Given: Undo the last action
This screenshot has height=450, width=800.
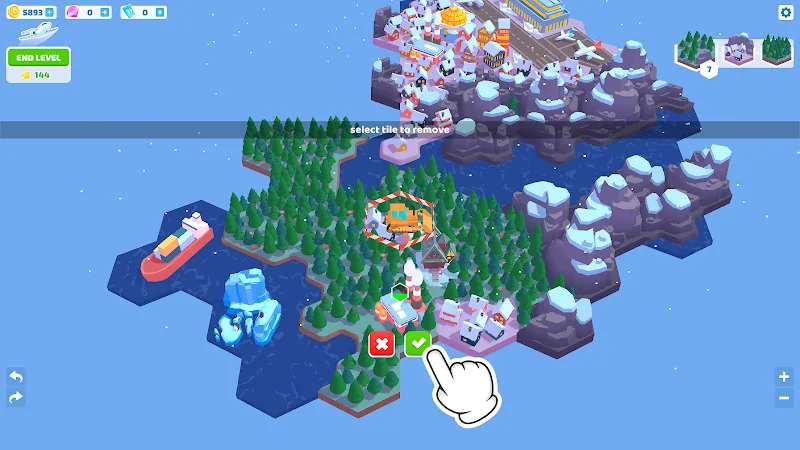Looking at the screenshot, I should click(15, 377).
